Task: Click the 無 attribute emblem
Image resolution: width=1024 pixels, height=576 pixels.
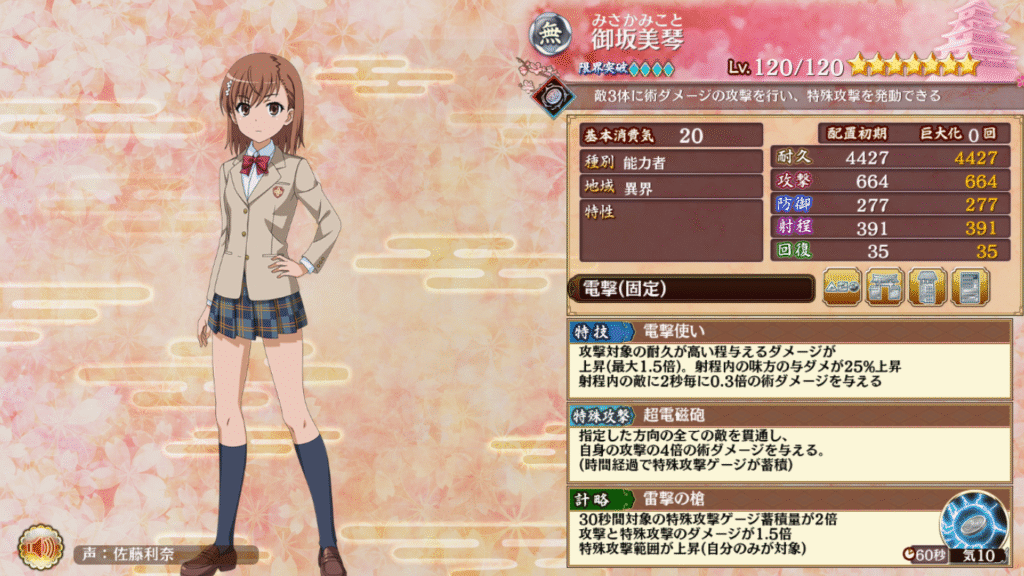Action: tap(551, 37)
